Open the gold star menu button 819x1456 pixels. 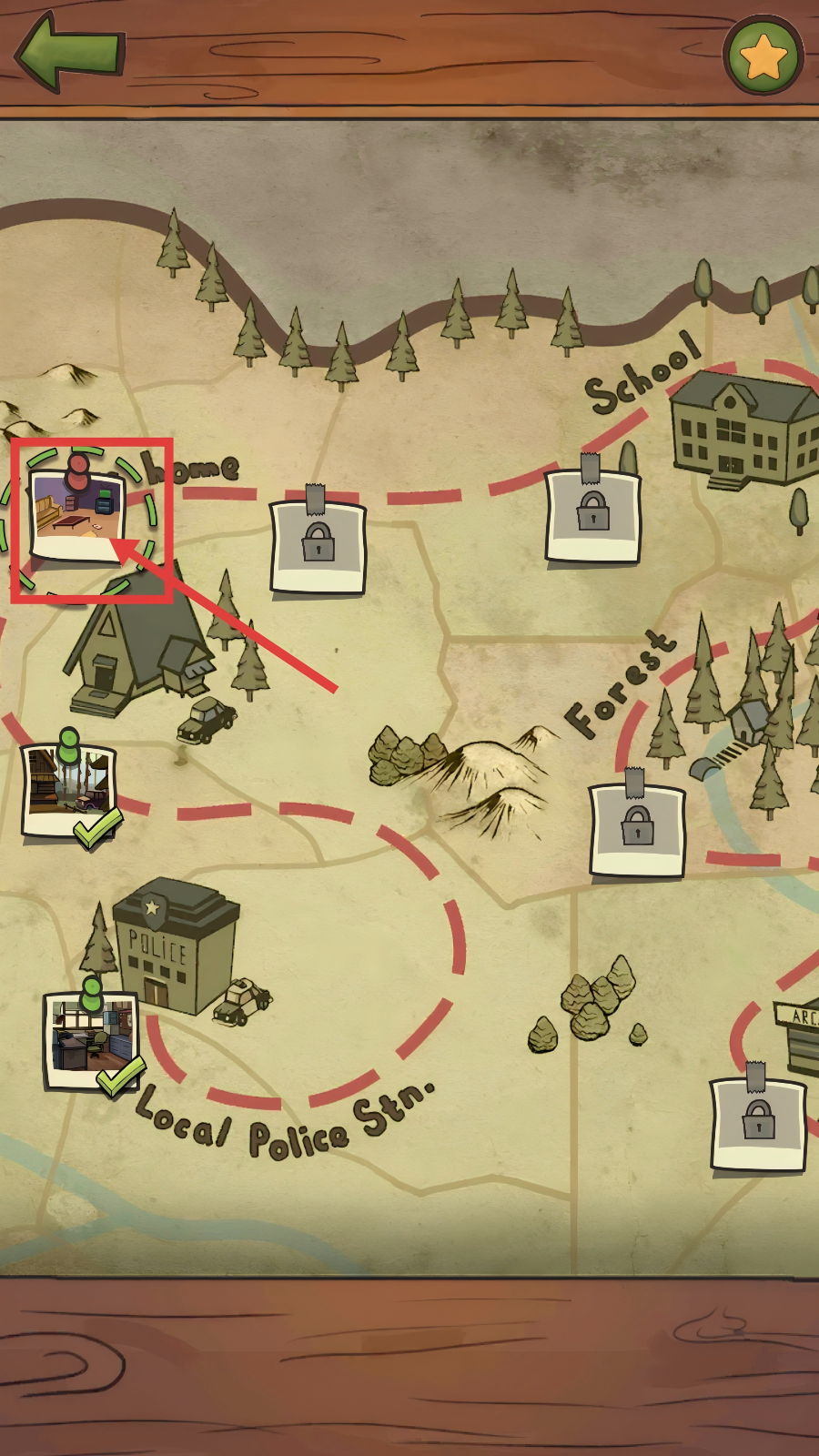coord(763,56)
